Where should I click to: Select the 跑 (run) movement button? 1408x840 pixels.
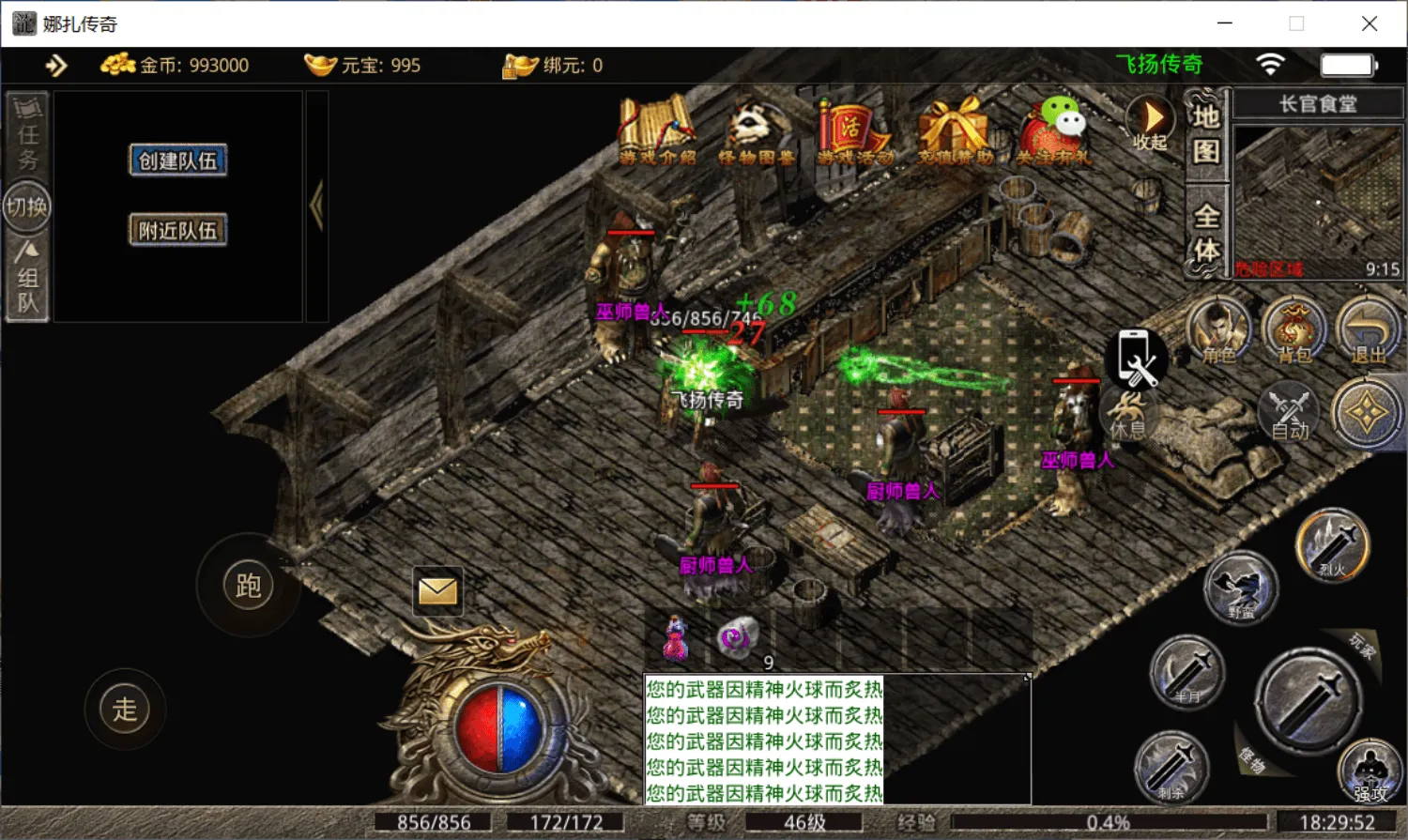248,586
